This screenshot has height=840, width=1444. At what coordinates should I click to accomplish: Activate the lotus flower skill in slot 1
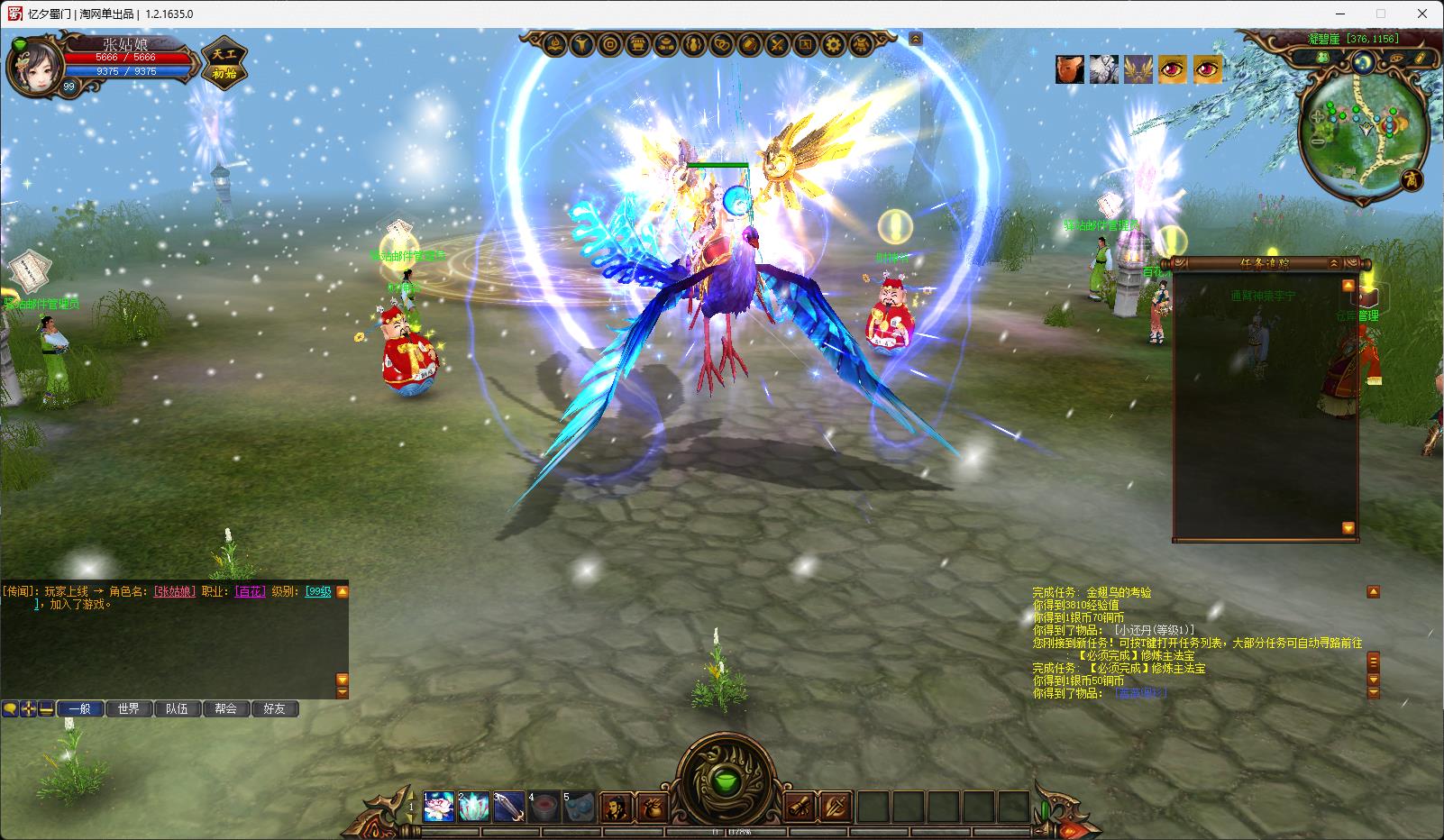[438, 806]
